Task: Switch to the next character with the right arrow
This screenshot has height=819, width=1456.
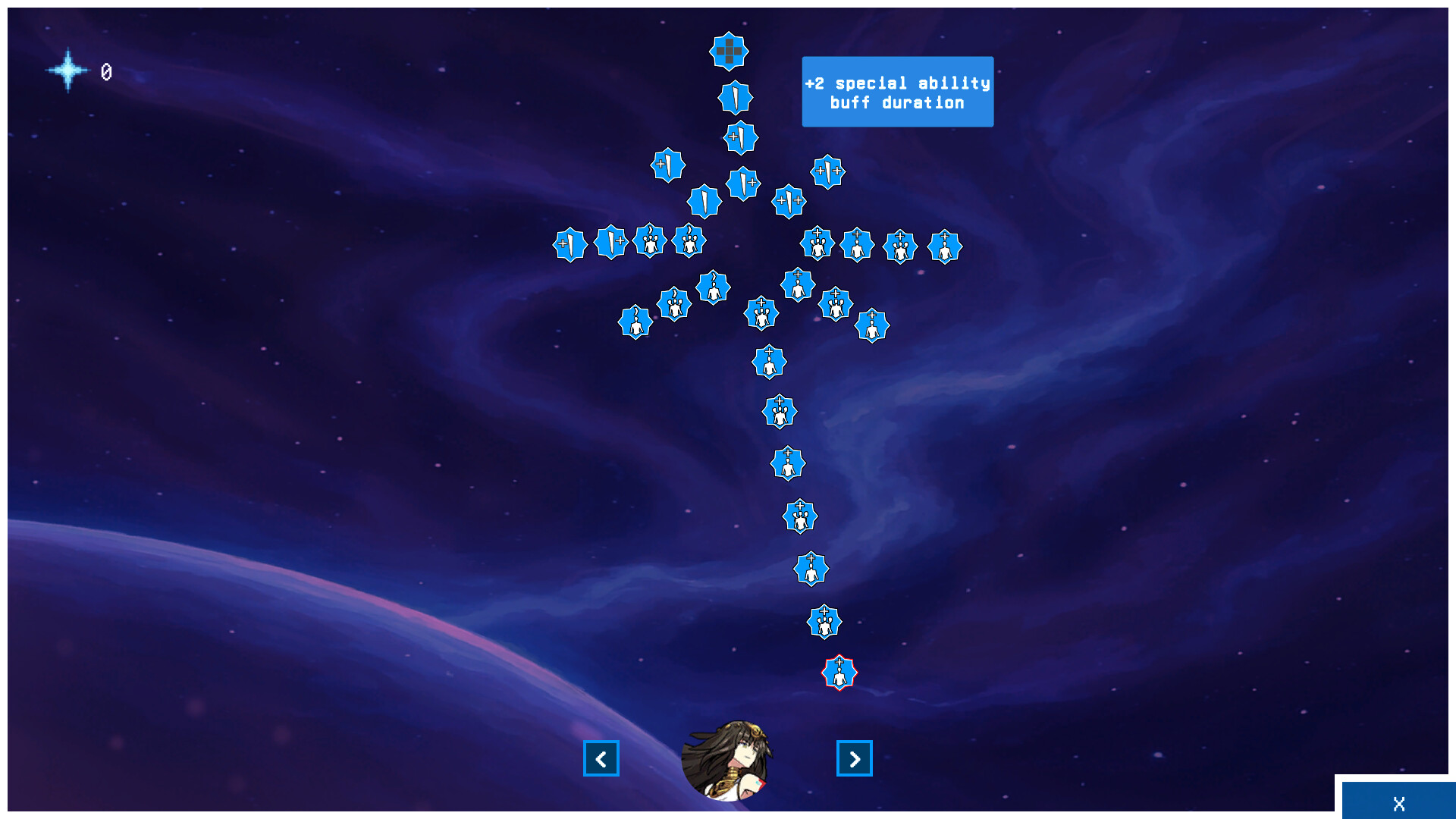Action: pyautogui.click(x=855, y=758)
